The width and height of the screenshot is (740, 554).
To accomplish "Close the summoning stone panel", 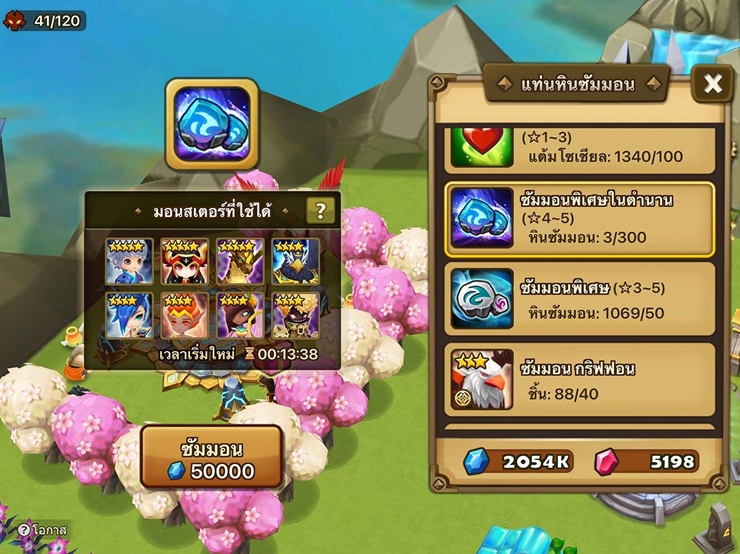I will coord(713,84).
